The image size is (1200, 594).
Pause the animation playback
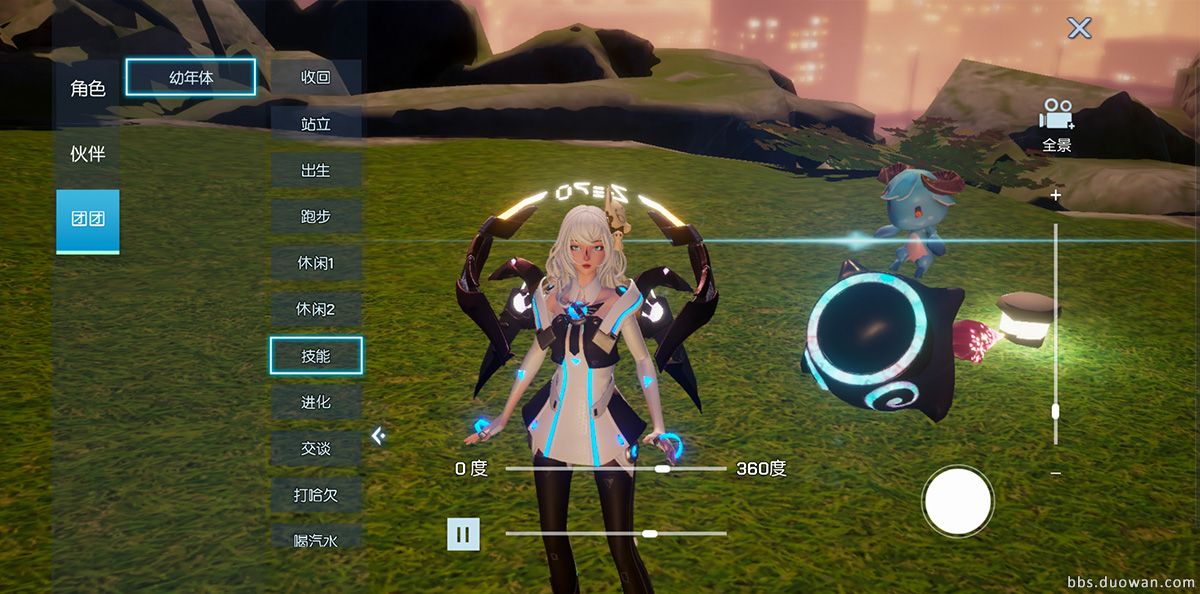tap(463, 534)
